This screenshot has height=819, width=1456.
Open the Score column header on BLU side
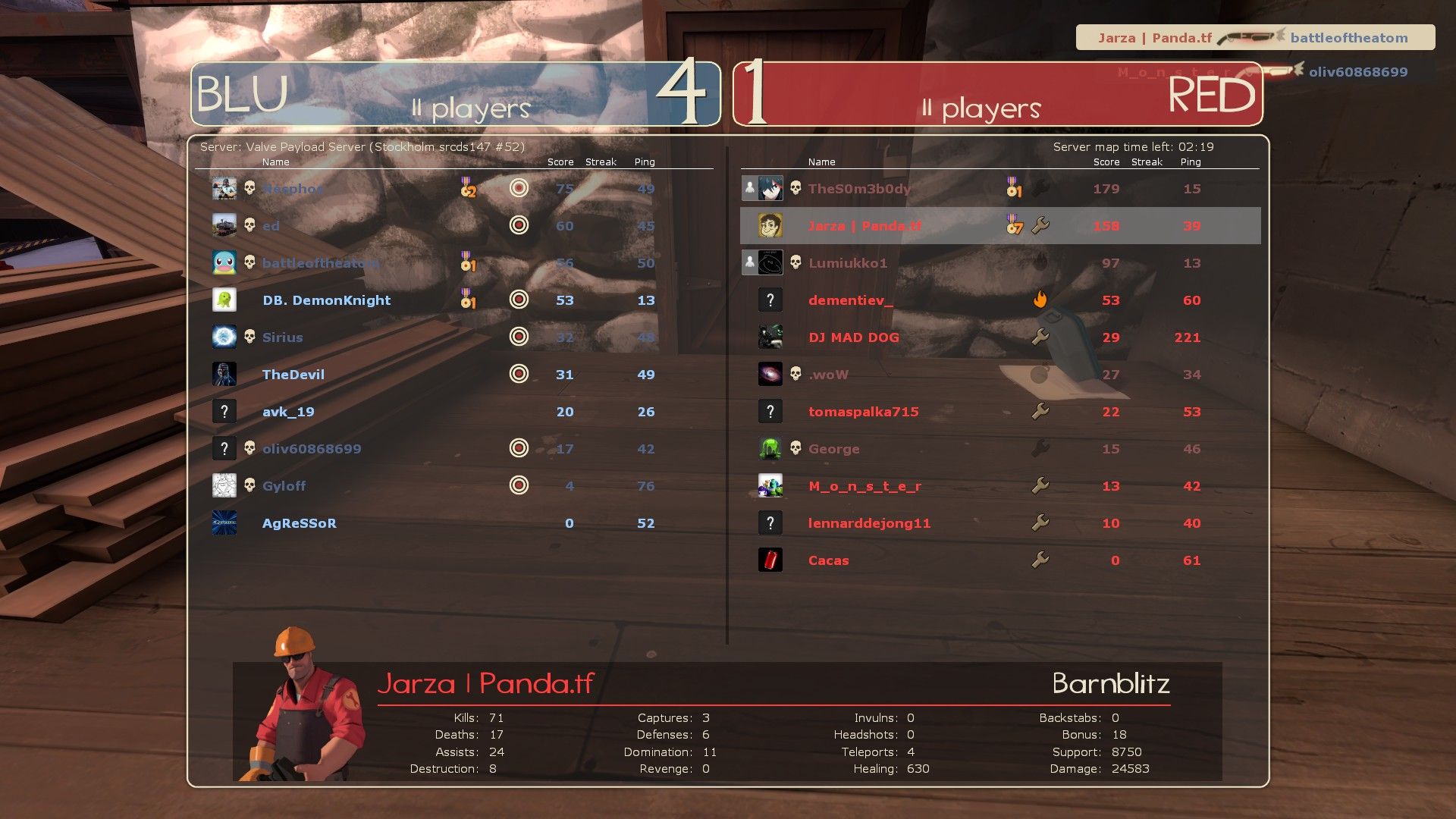pyautogui.click(x=560, y=162)
